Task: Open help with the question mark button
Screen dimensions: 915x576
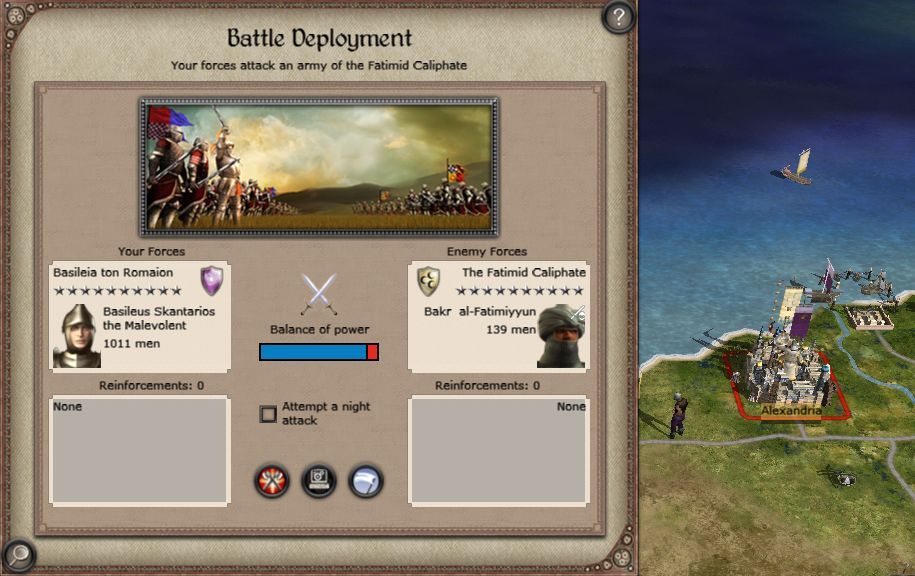Action: 619,16
